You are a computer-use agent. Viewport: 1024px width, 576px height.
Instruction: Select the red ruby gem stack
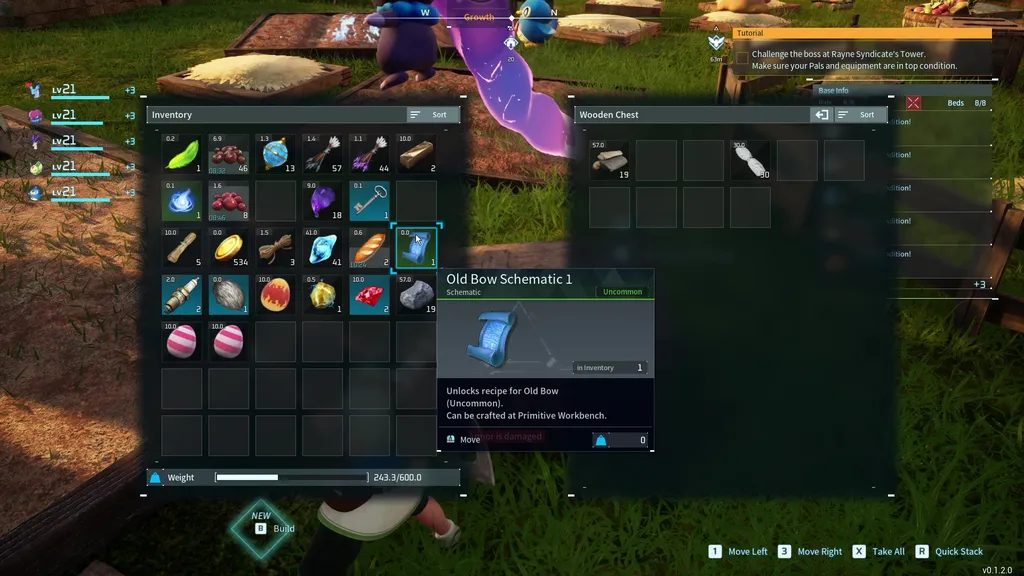click(369, 295)
